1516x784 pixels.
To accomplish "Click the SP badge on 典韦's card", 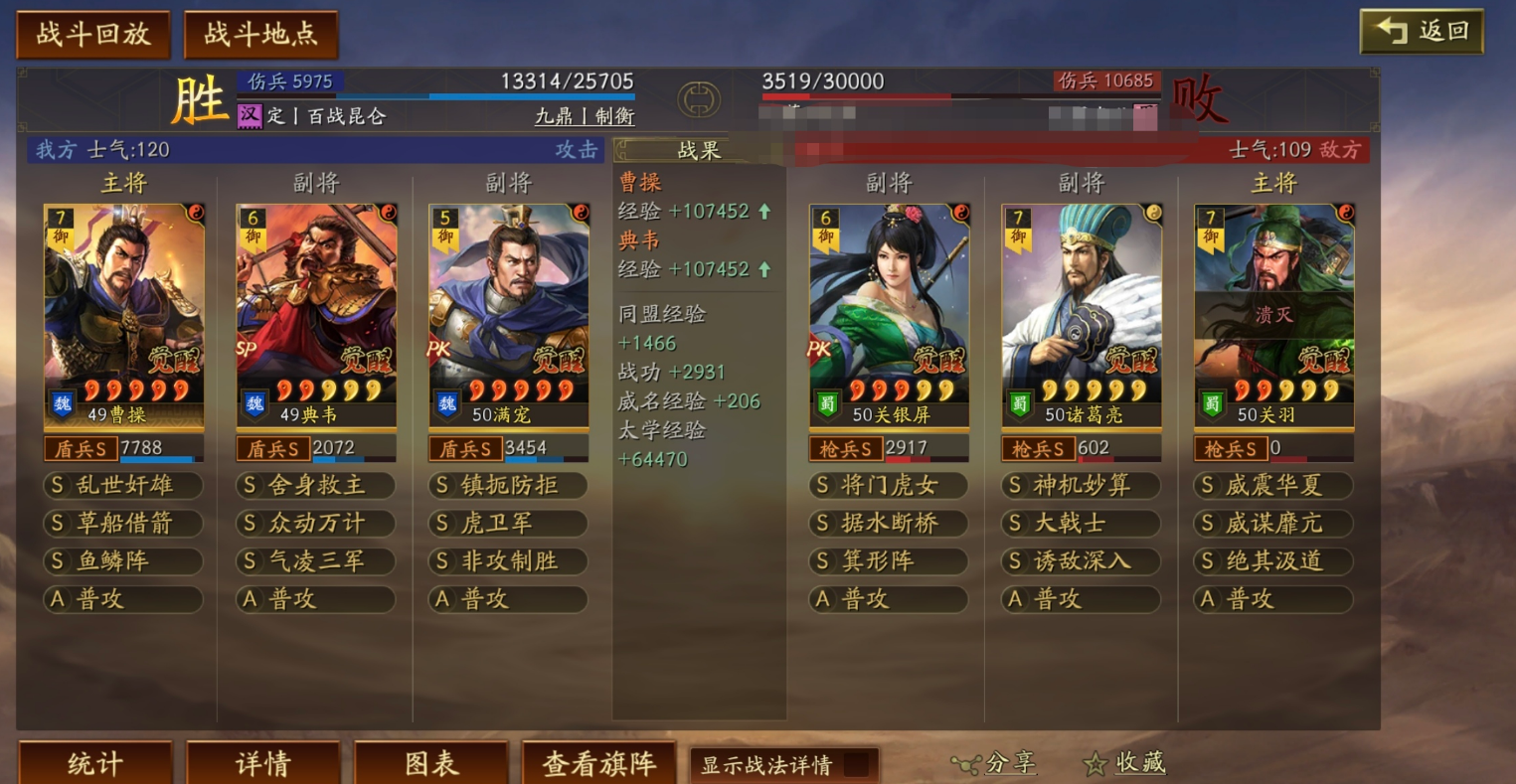I will tap(247, 347).
